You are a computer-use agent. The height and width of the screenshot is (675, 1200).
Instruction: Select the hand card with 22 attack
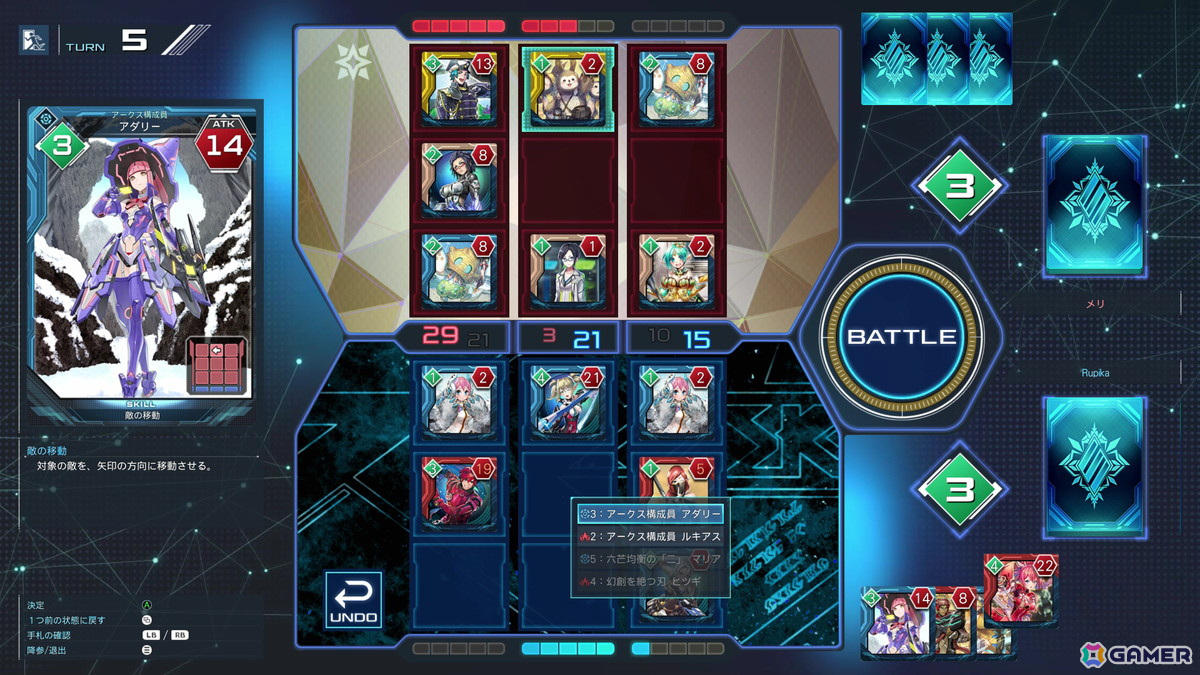(1020, 590)
